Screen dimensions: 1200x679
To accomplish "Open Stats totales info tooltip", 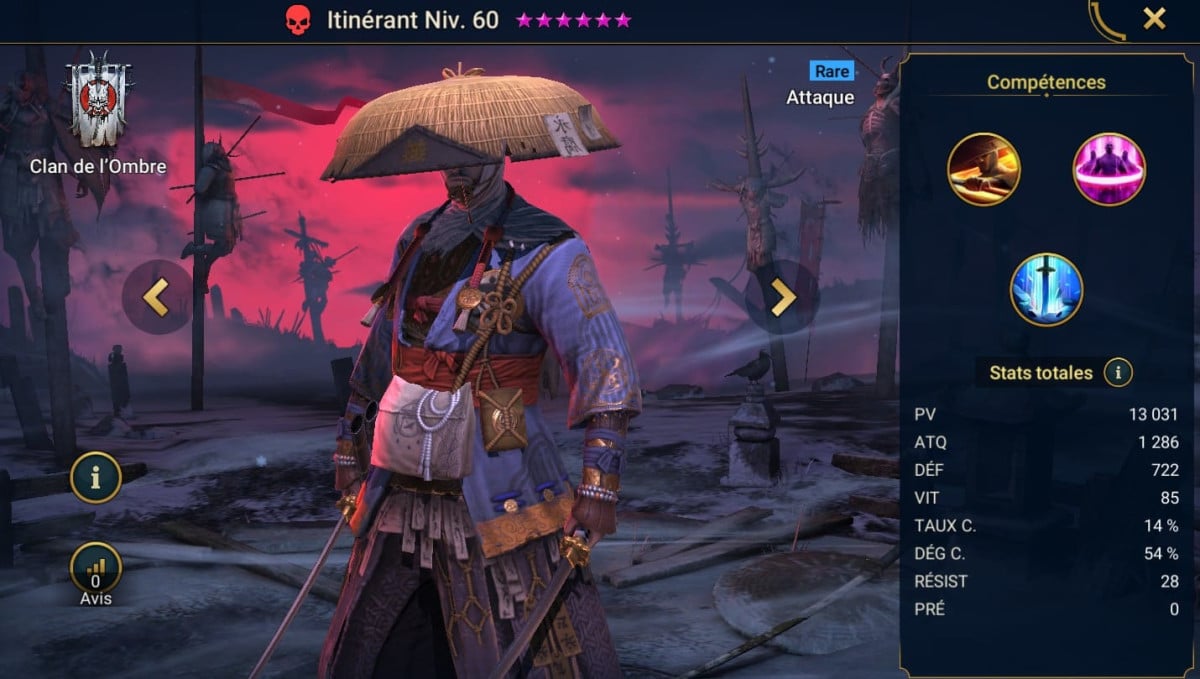I will (x=1118, y=373).
